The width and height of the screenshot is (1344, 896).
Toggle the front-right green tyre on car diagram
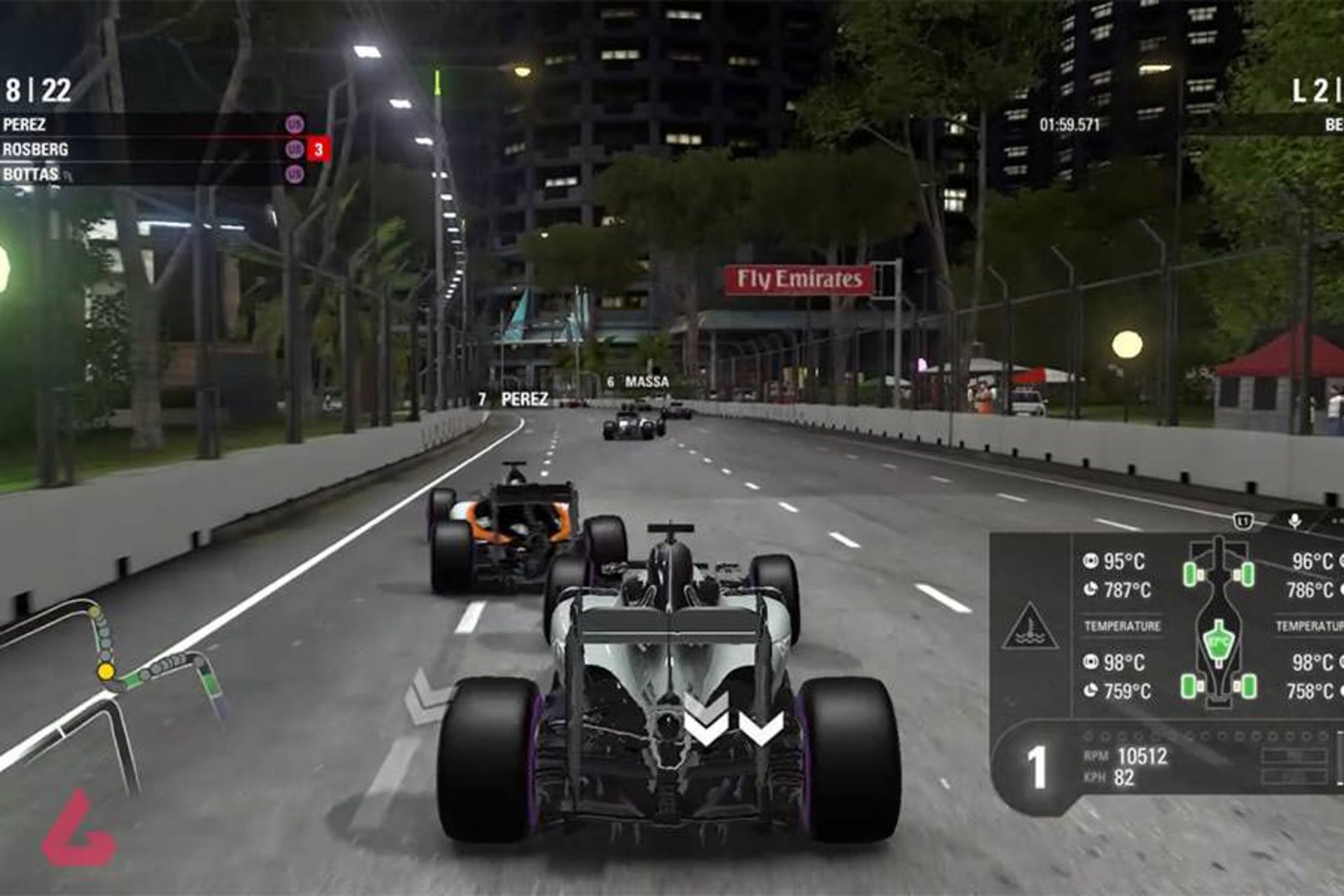1248,573
